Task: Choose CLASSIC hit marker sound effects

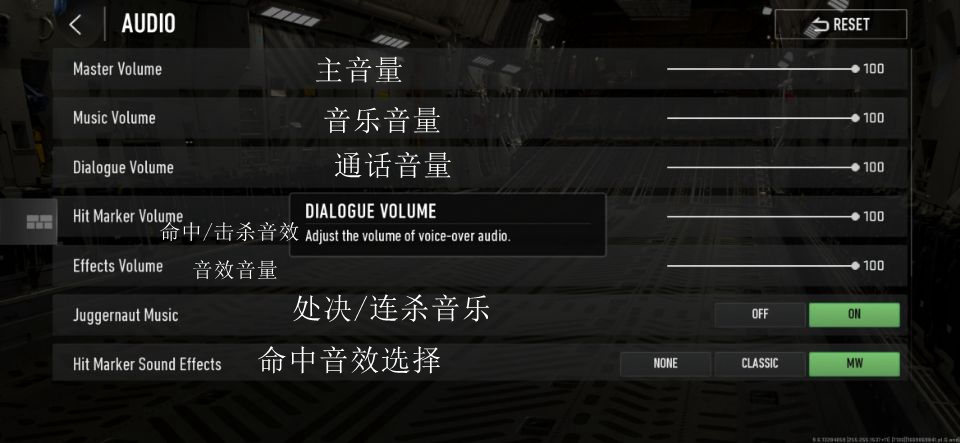Action: point(759,364)
